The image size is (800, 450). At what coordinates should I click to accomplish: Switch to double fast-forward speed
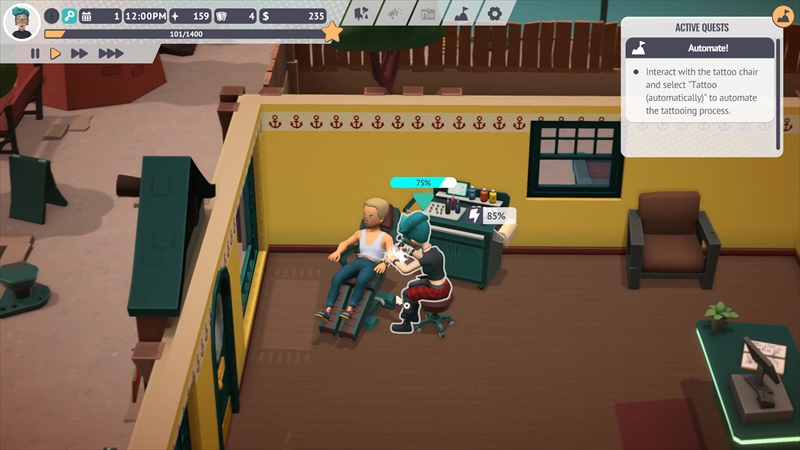[80, 53]
